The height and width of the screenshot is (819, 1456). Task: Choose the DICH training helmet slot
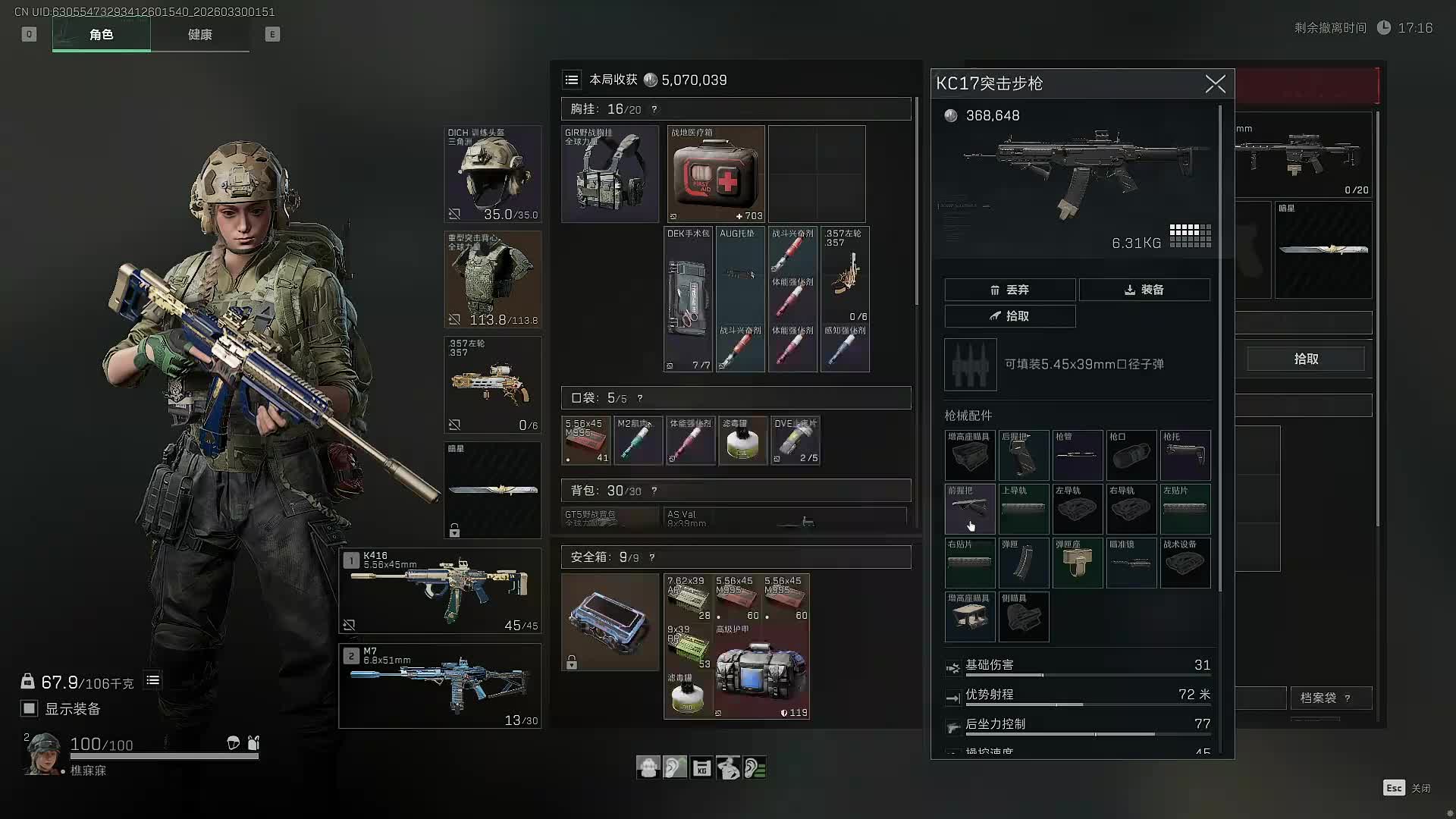point(492,174)
